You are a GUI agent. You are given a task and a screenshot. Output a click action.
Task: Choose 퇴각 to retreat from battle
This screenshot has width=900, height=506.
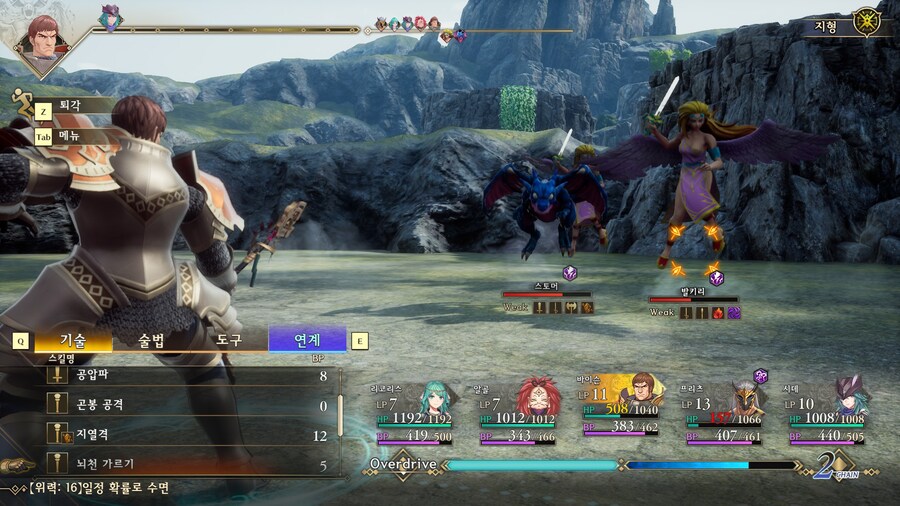tap(72, 105)
